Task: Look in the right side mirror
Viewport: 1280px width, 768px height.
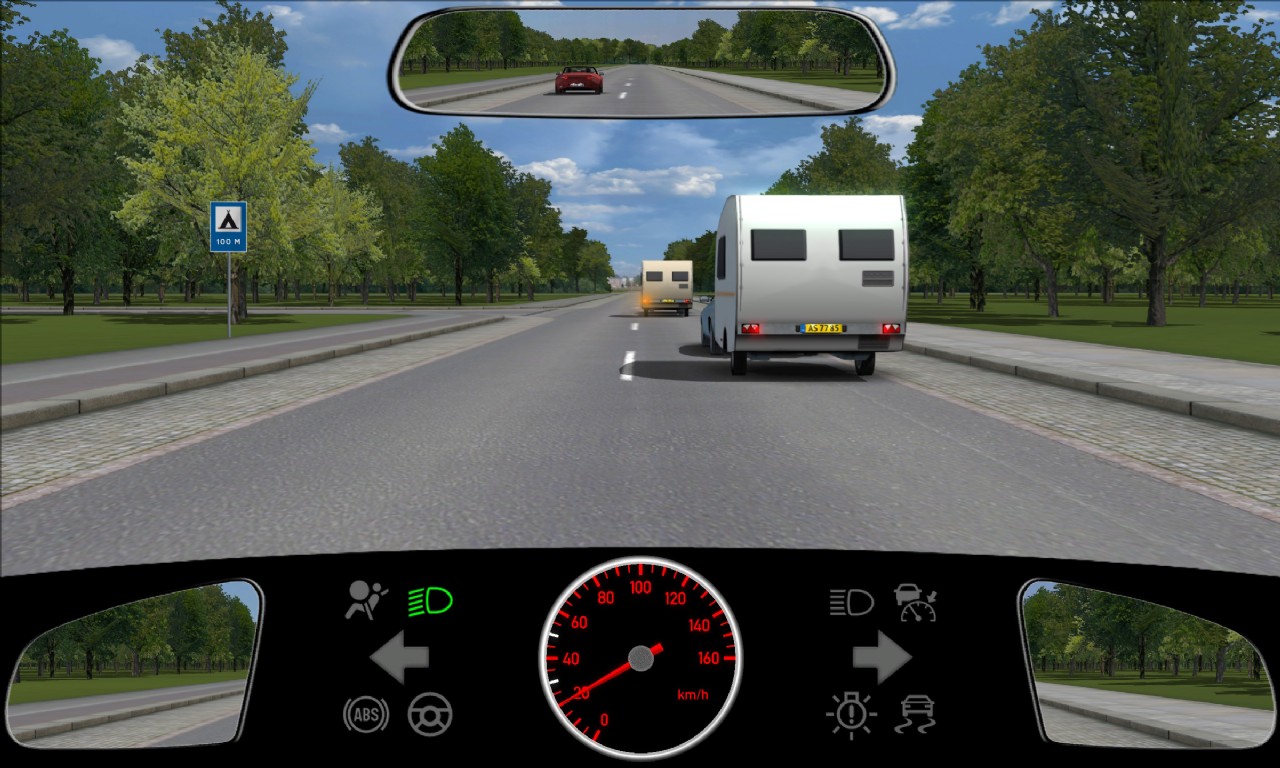Action: pyautogui.click(x=1147, y=663)
